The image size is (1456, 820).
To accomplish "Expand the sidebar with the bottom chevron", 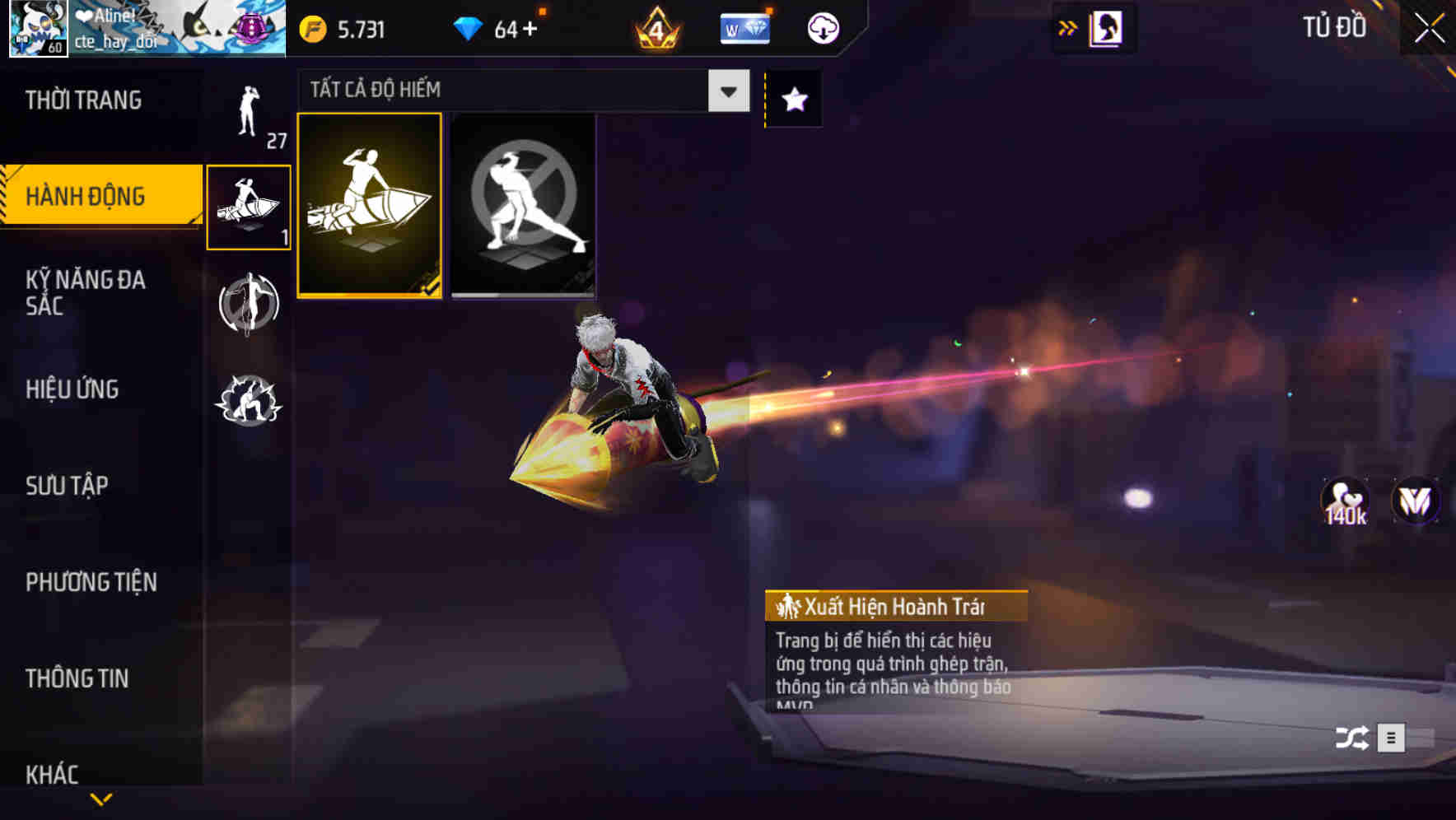I will pyautogui.click(x=102, y=799).
